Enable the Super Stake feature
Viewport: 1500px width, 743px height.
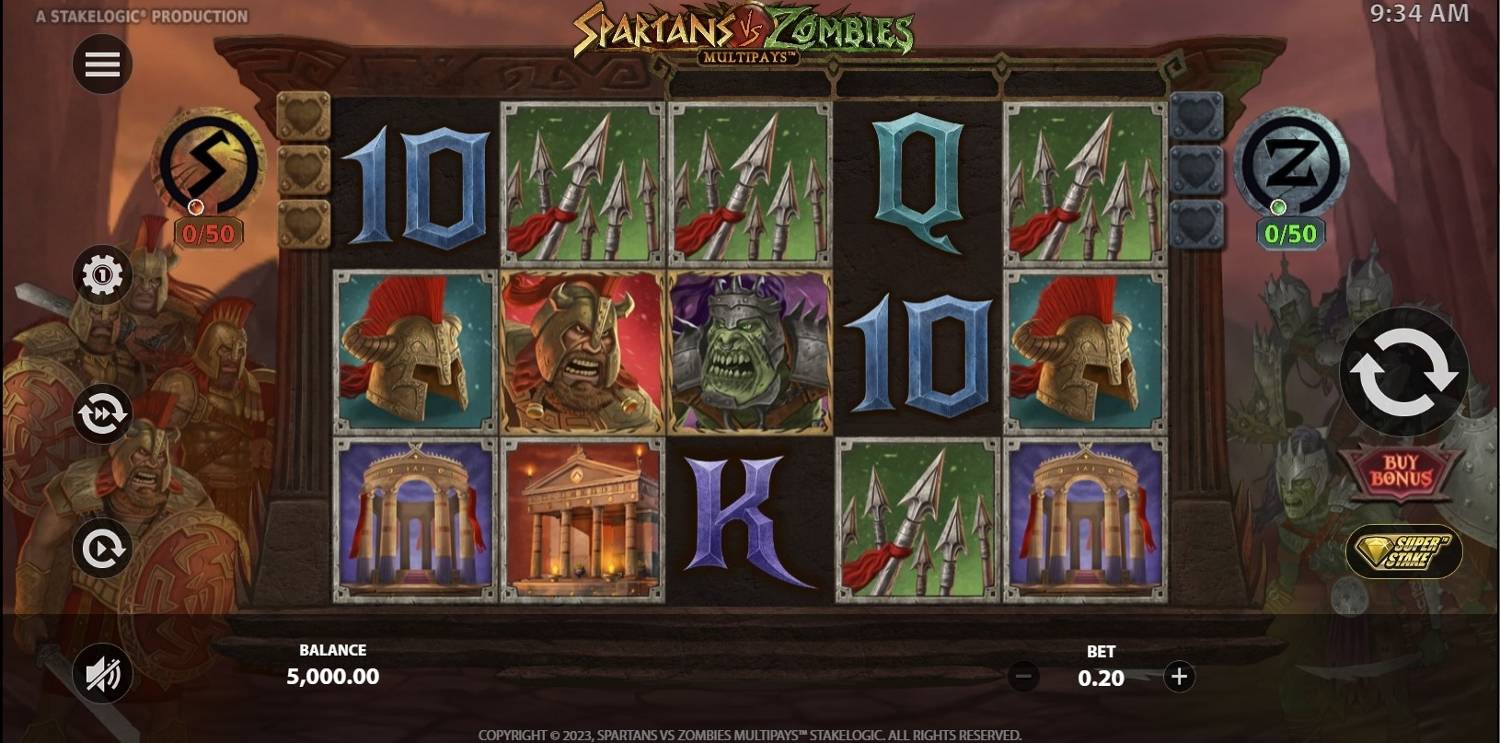click(x=1400, y=548)
